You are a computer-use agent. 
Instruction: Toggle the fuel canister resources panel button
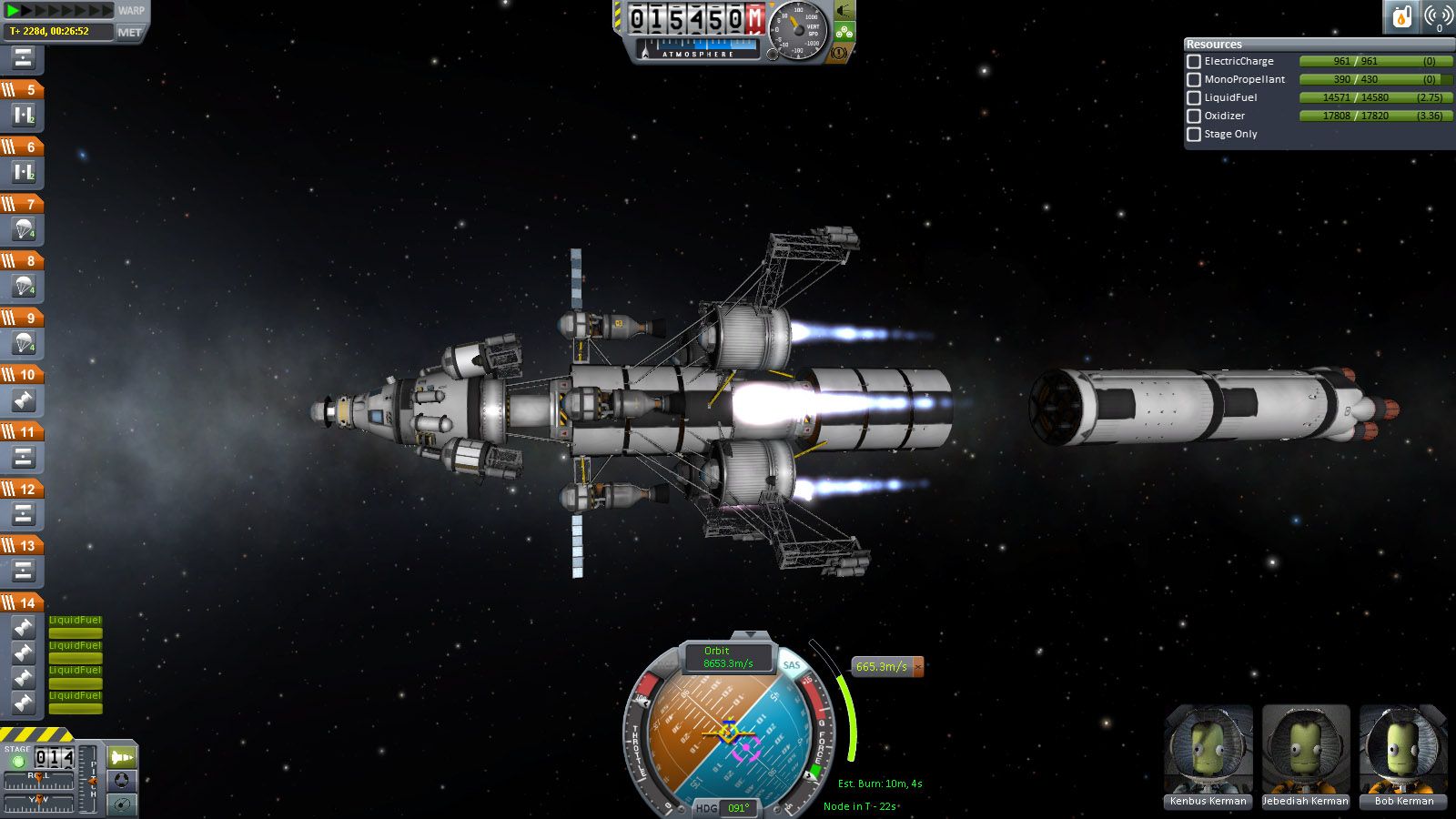(1402, 16)
